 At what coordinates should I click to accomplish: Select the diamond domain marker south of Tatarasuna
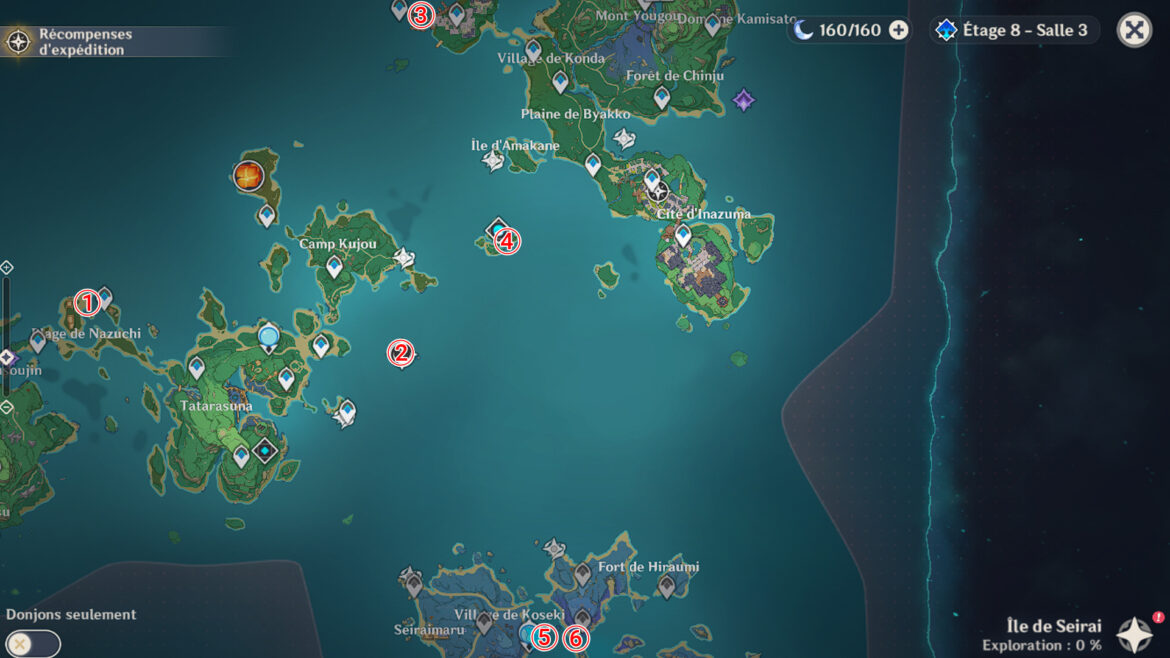click(x=264, y=452)
